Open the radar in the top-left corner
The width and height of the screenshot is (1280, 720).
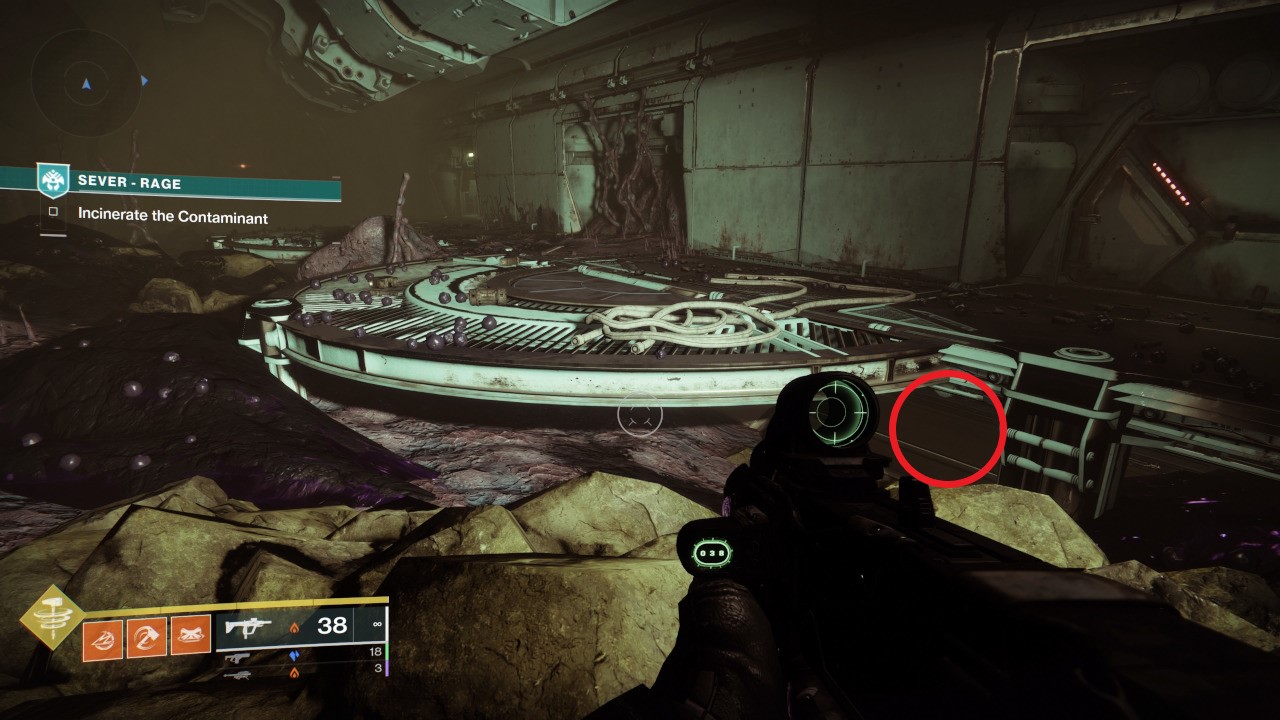(84, 82)
